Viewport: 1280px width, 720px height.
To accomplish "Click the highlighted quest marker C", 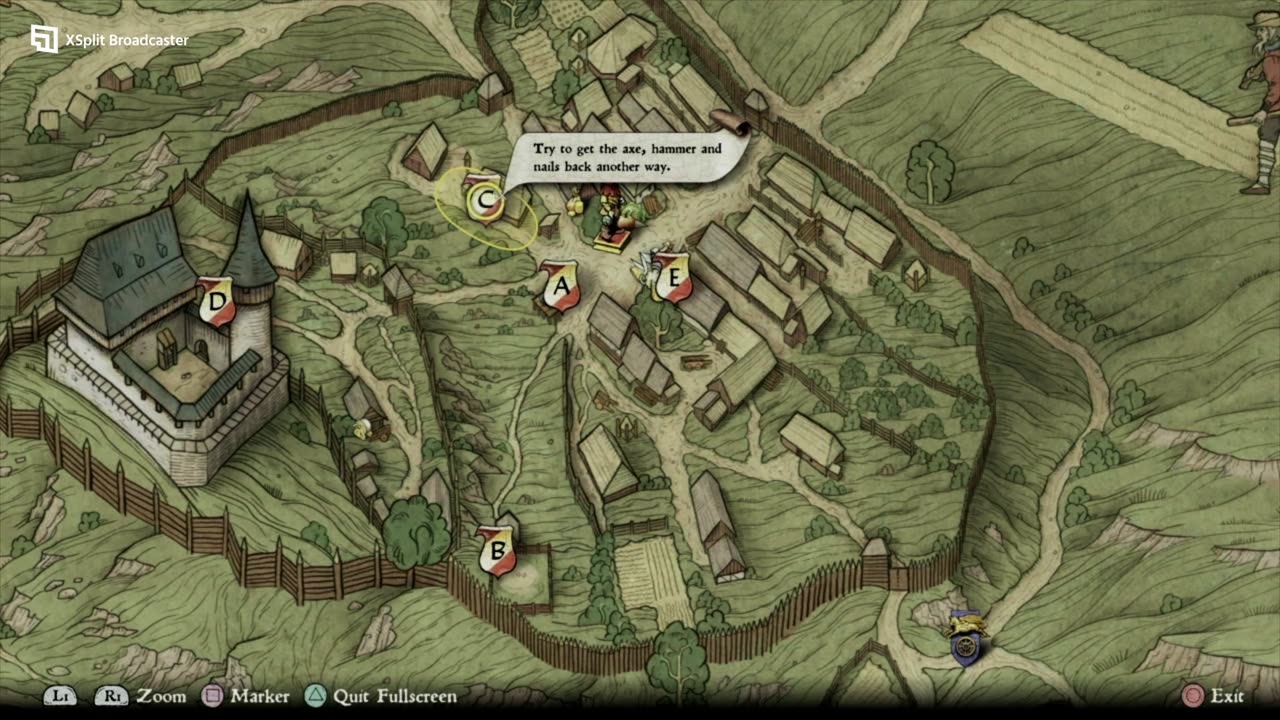I will tap(485, 200).
